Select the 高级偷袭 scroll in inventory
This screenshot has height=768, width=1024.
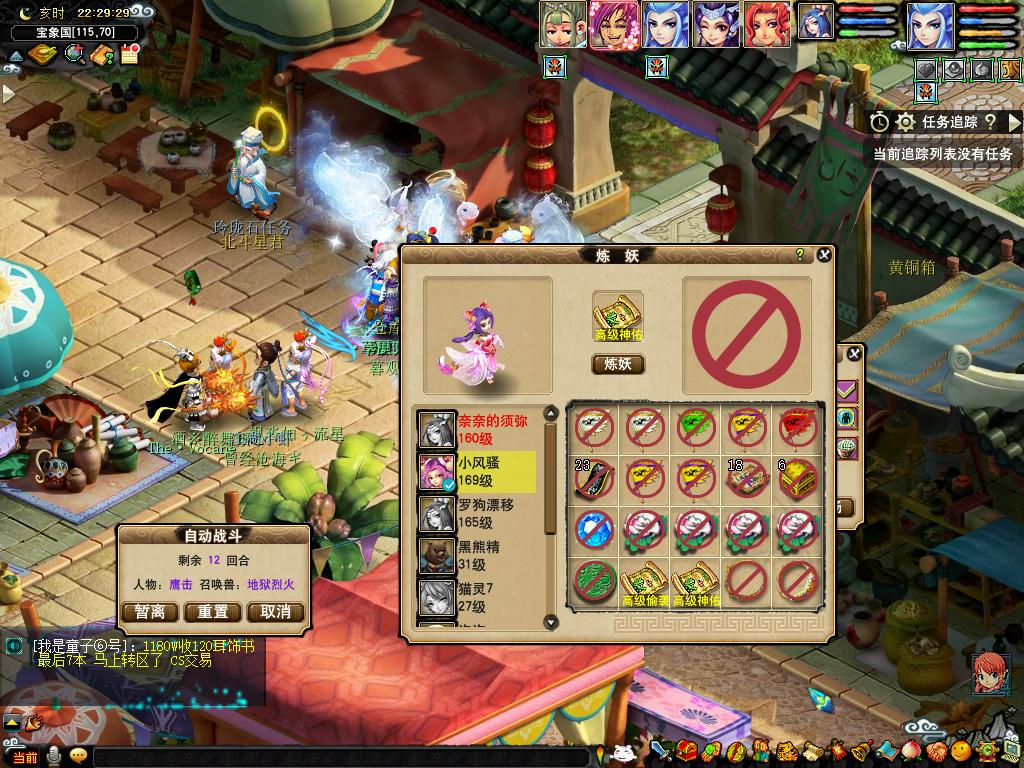pyautogui.click(x=645, y=581)
